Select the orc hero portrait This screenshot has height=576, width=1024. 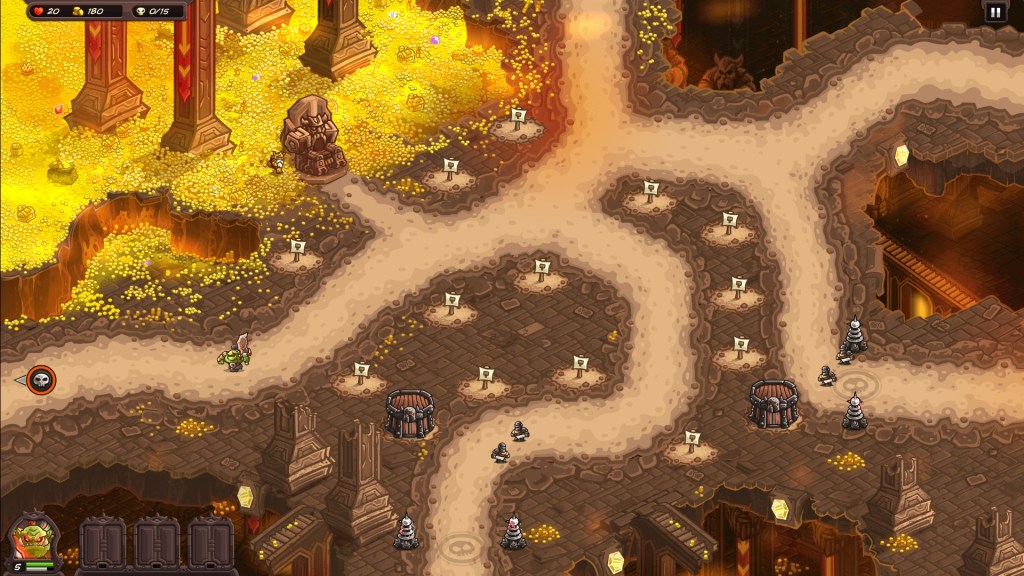33,542
